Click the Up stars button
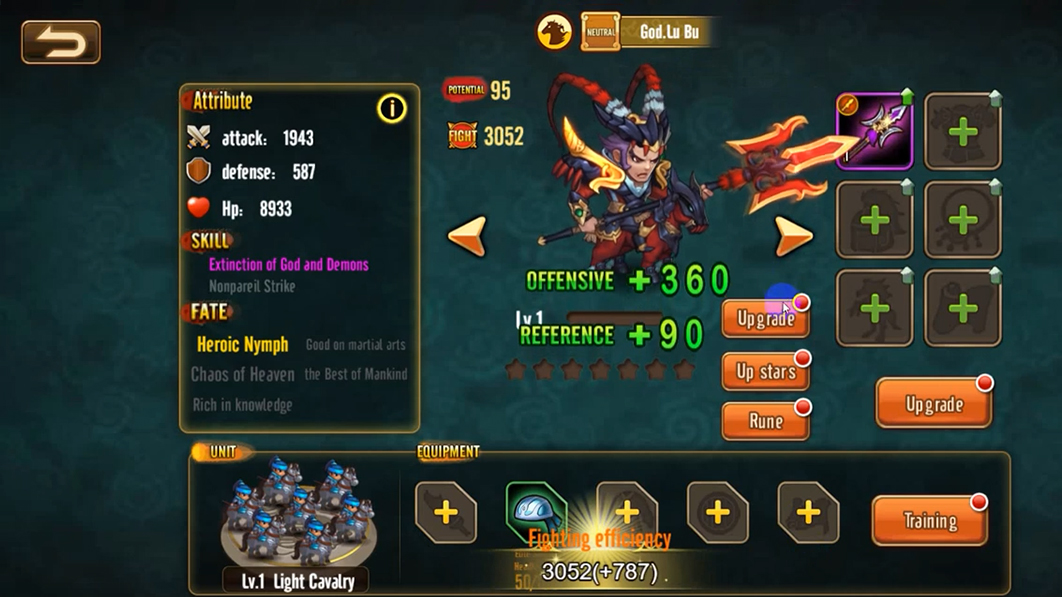 pyautogui.click(x=765, y=372)
